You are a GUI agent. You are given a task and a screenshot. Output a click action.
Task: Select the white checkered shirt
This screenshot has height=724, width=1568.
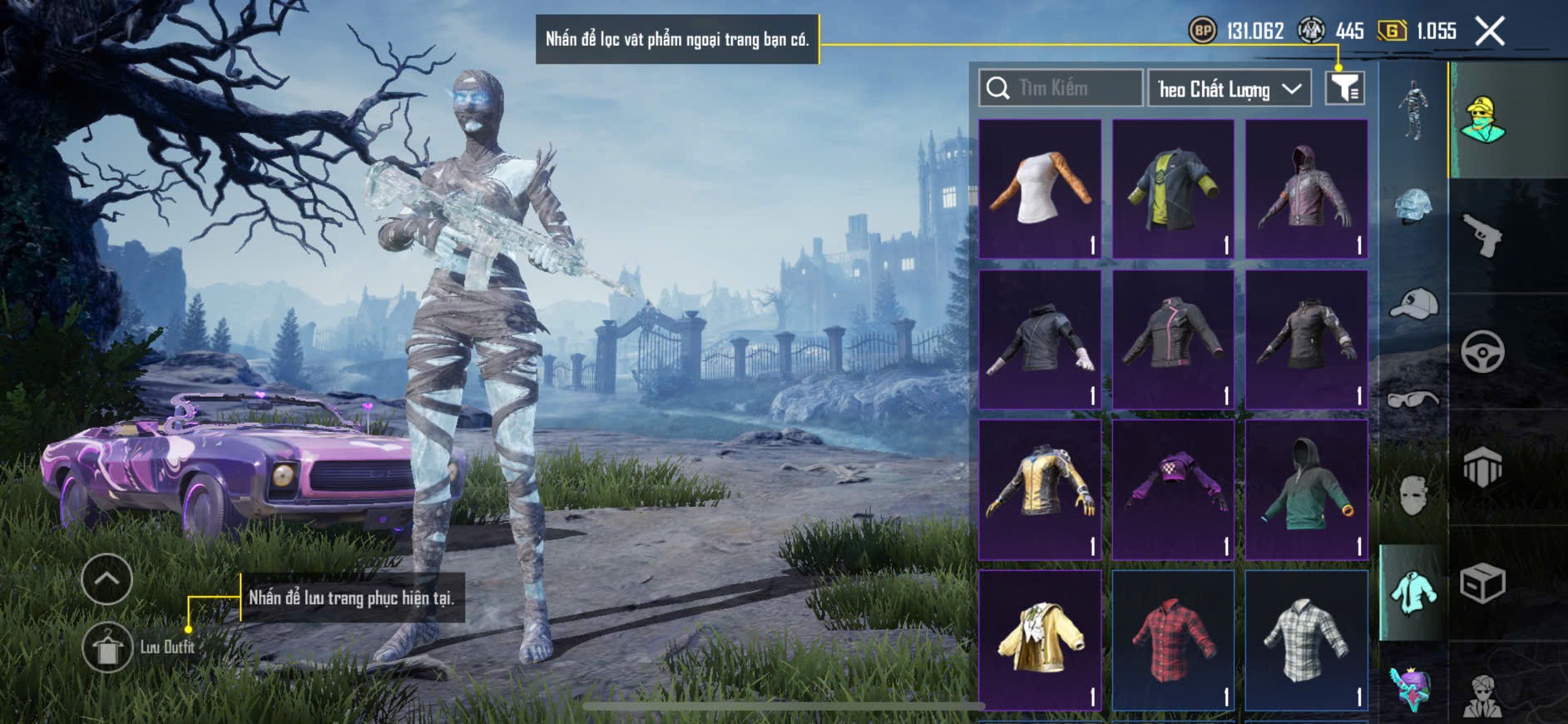[1306, 639]
